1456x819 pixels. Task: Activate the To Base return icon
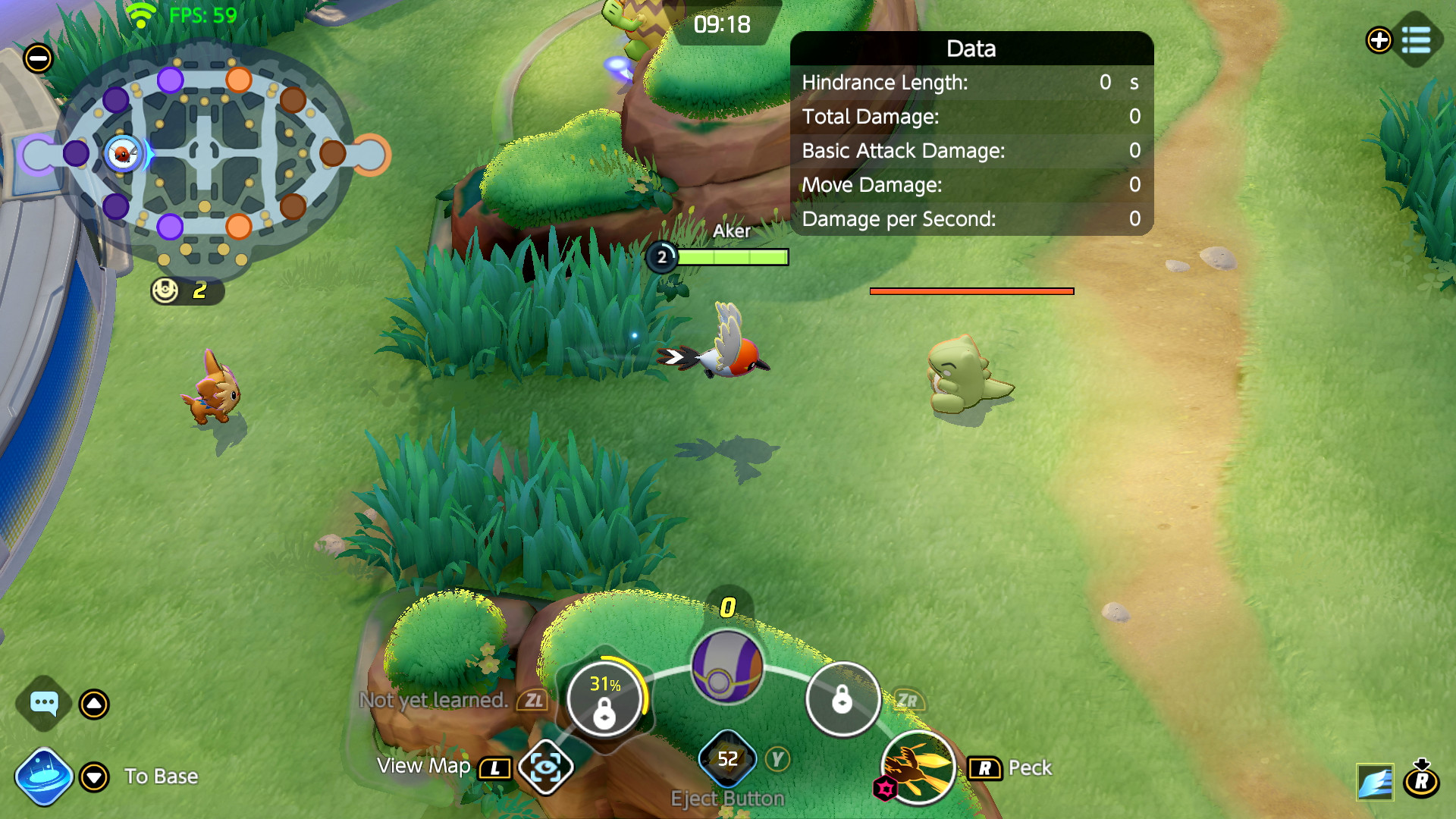[43, 777]
